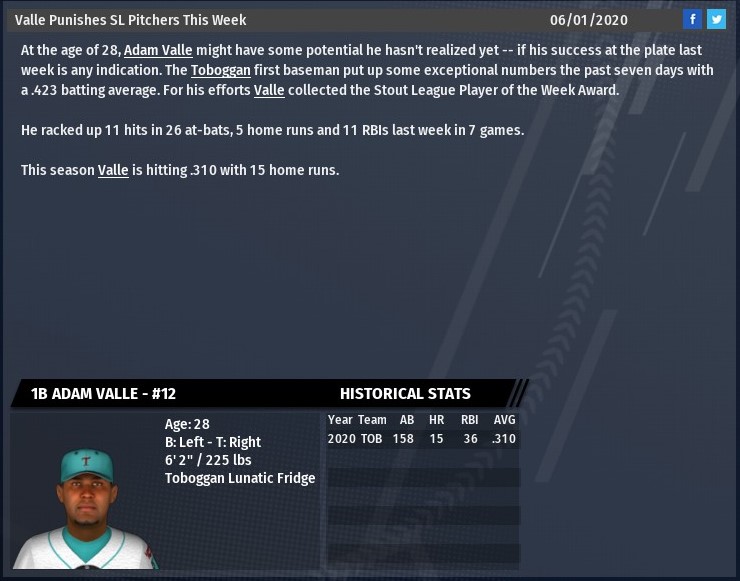Select the 2020 TOB historical stats row
The width and height of the screenshot is (740, 581).
coord(422,439)
